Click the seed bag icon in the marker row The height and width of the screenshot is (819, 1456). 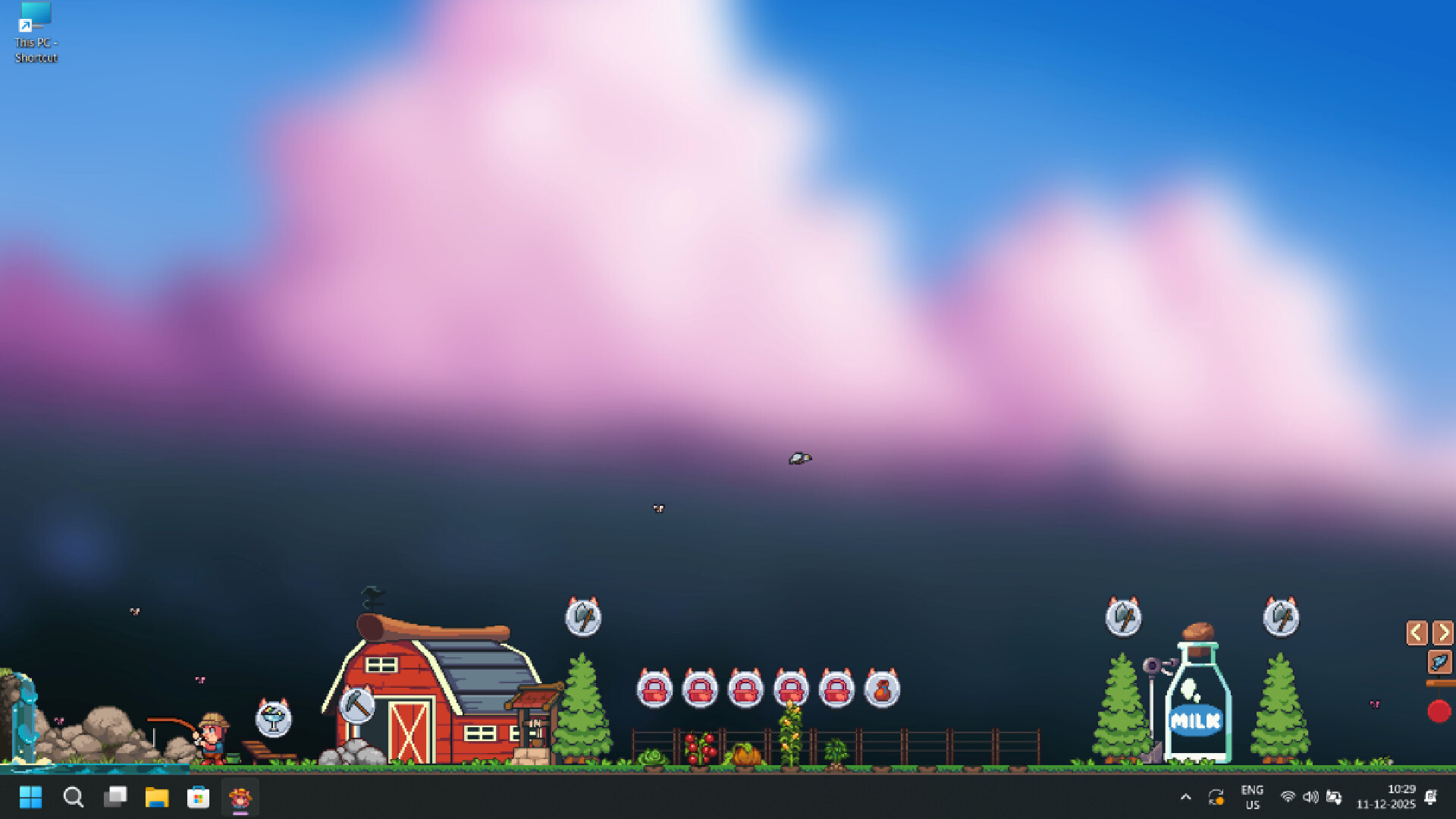pos(882,688)
